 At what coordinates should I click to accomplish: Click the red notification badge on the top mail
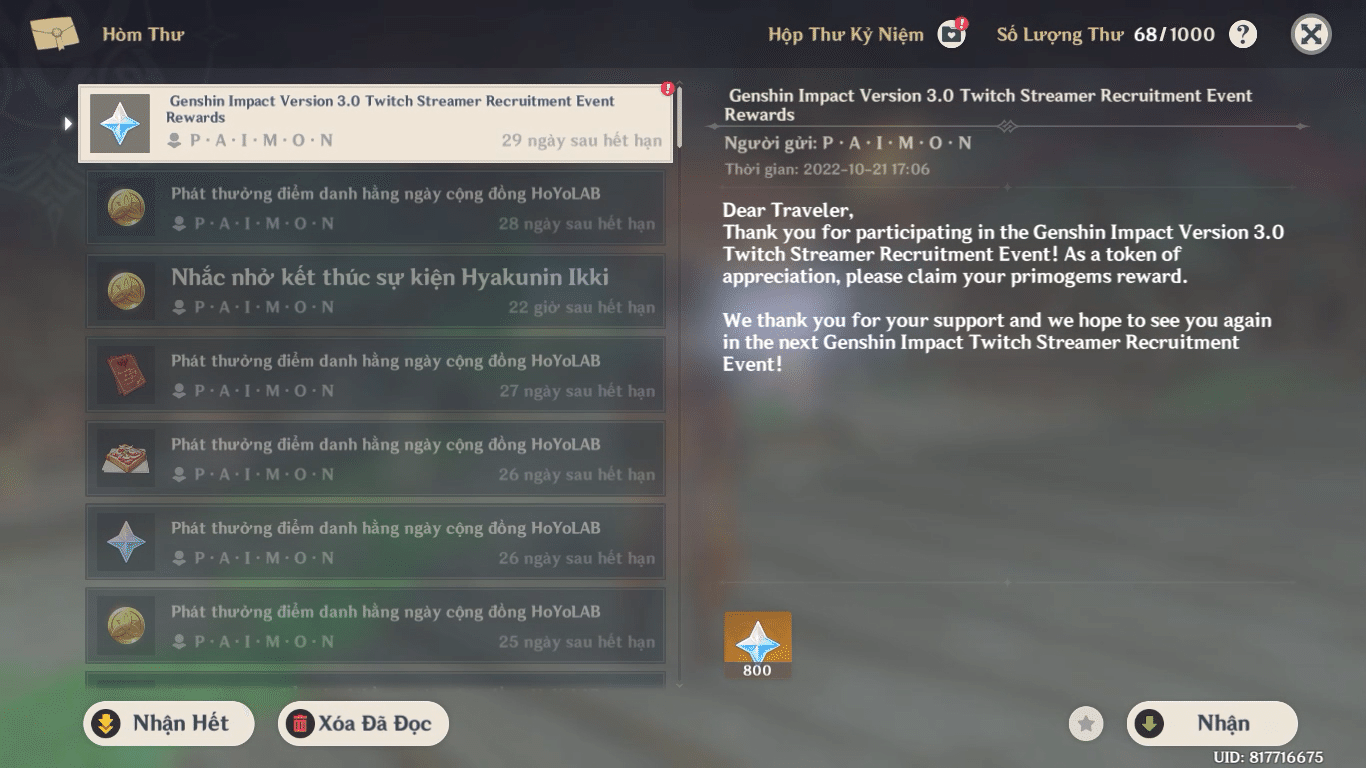[x=665, y=89]
